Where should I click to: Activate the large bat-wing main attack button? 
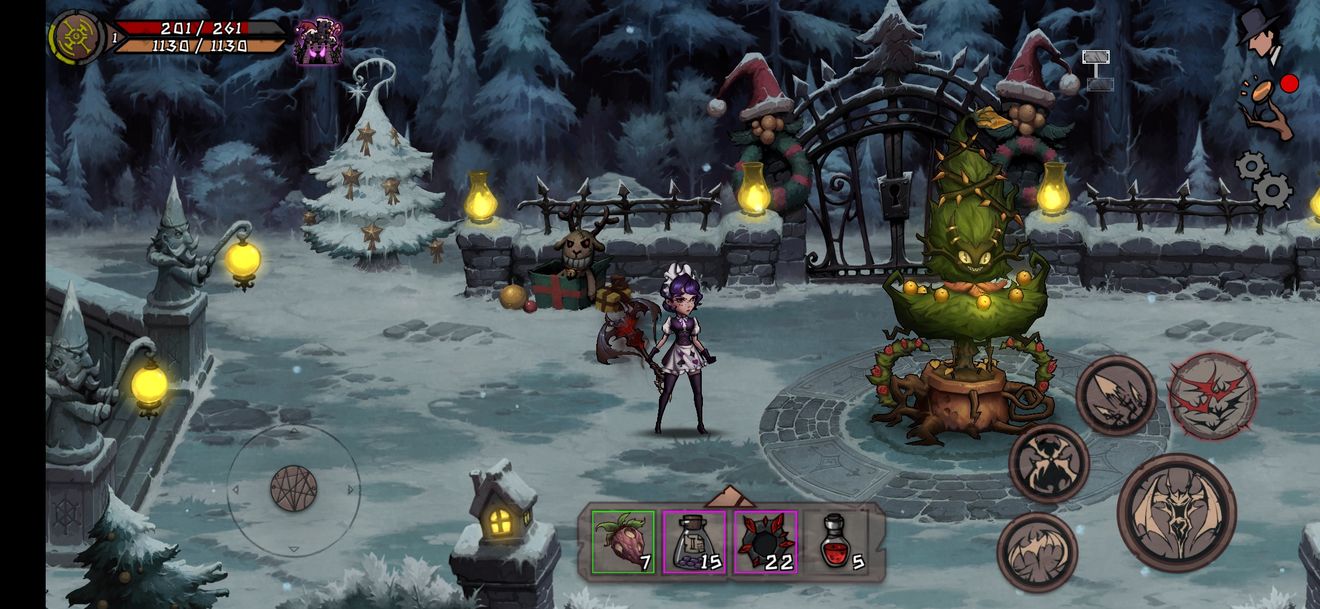click(x=1176, y=512)
